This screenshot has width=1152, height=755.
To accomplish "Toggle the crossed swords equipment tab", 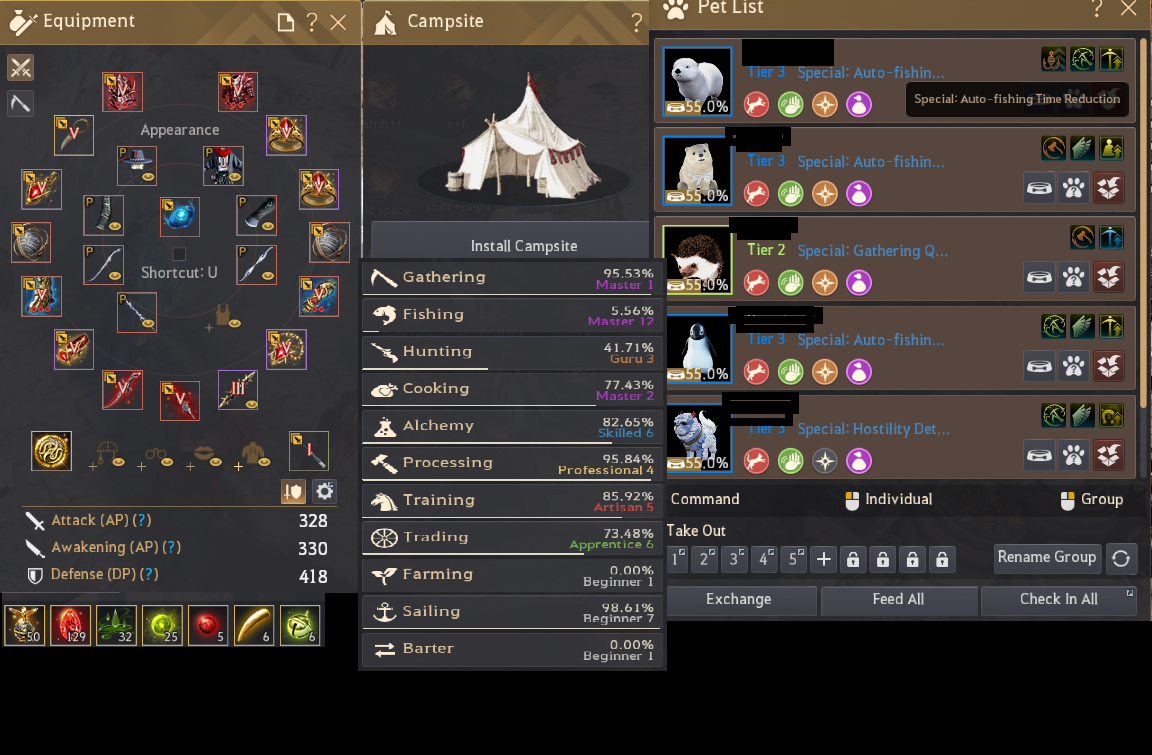I will pyautogui.click(x=21, y=67).
